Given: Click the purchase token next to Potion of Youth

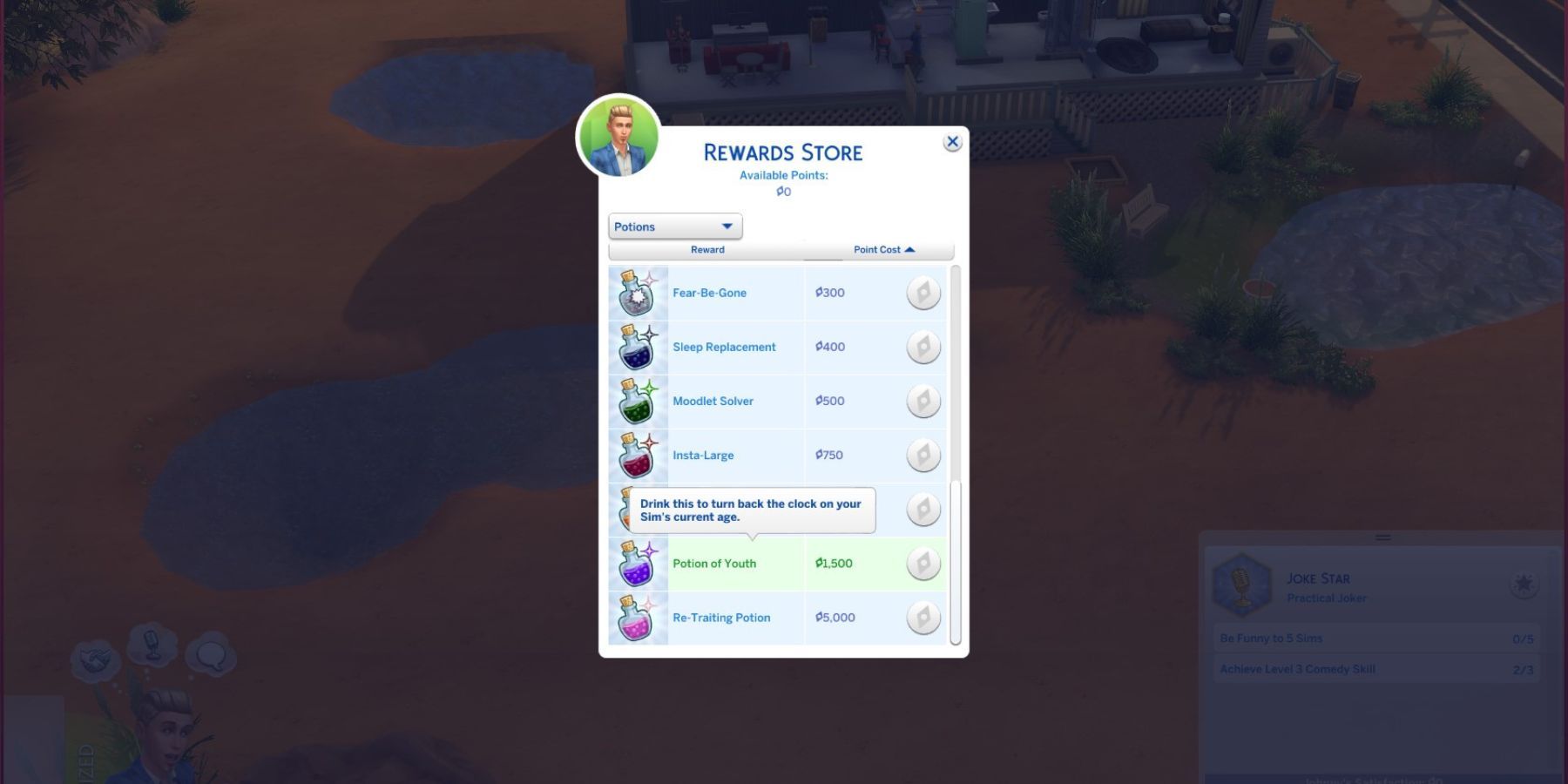Looking at the screenshot, I should [923, 564].
